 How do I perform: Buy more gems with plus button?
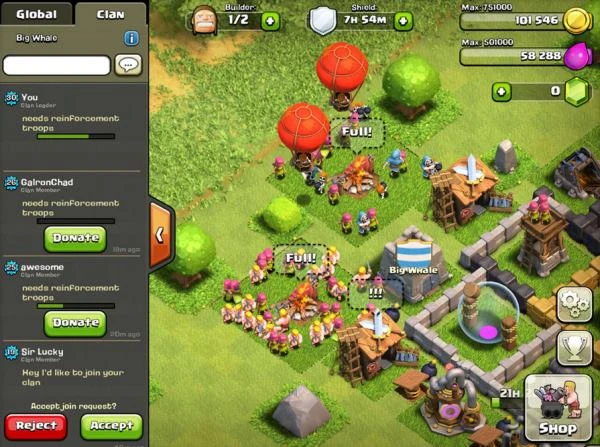pyautogui.click(x=500, y=91)
